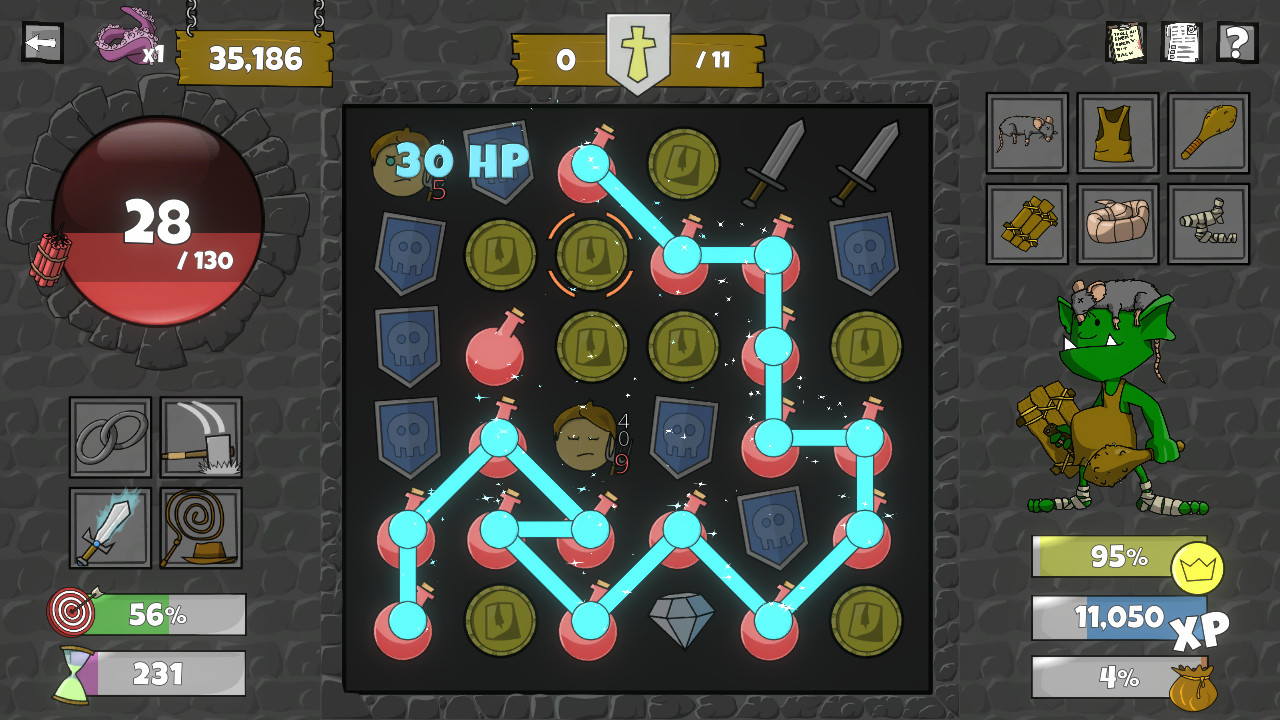This screenshot has width=1280, height=720.
Task: Select the chain links skill icon
Action: pos(109,438)
